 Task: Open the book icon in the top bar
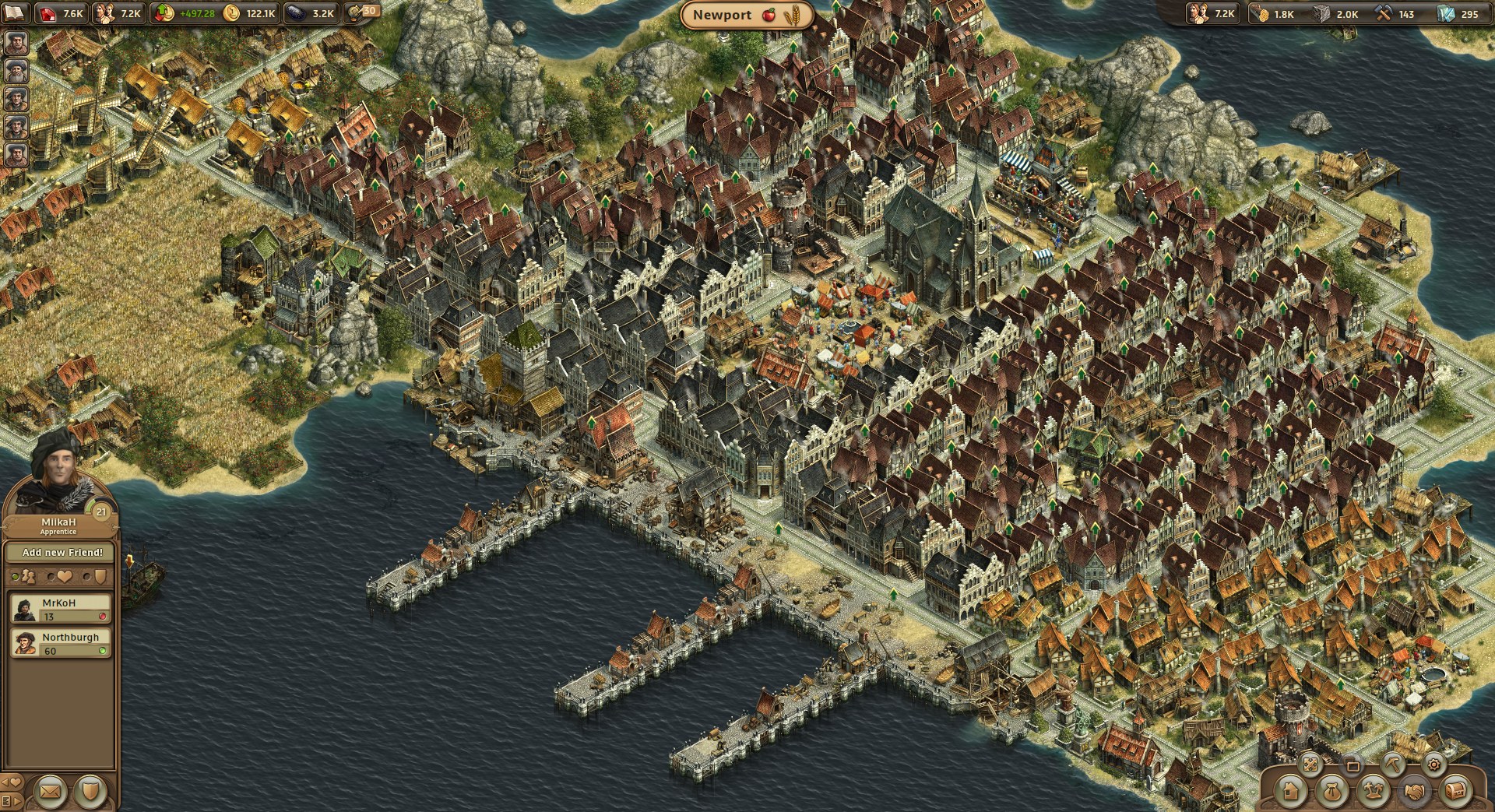15,13
